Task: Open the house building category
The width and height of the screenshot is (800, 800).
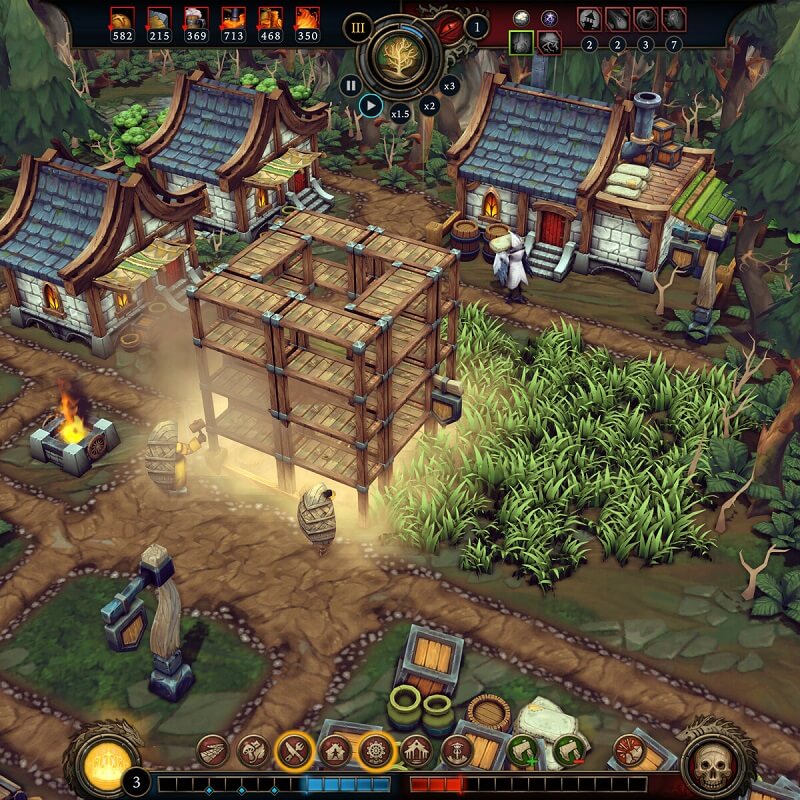Action: click(334, 750)
